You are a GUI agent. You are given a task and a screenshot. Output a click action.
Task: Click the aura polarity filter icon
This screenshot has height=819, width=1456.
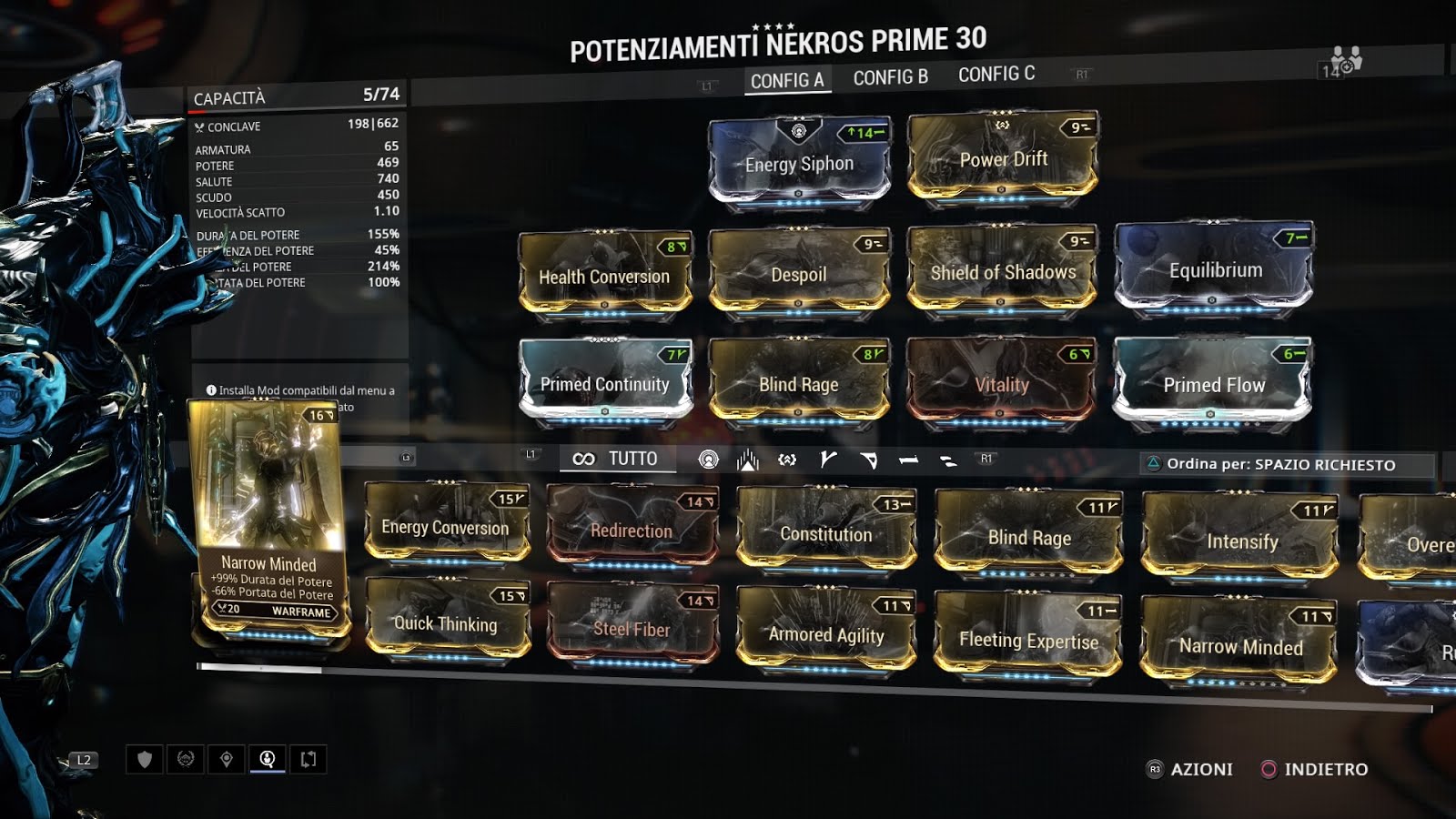710,460
